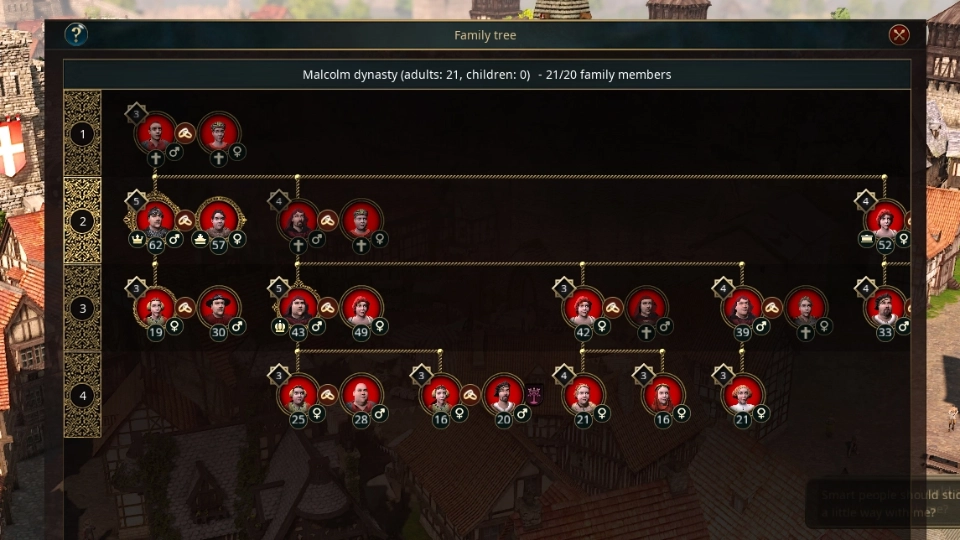Choose the 49-year-old woman's portrait
The height and width of the screenshot is (540, 960).
[x=361, y=307]
